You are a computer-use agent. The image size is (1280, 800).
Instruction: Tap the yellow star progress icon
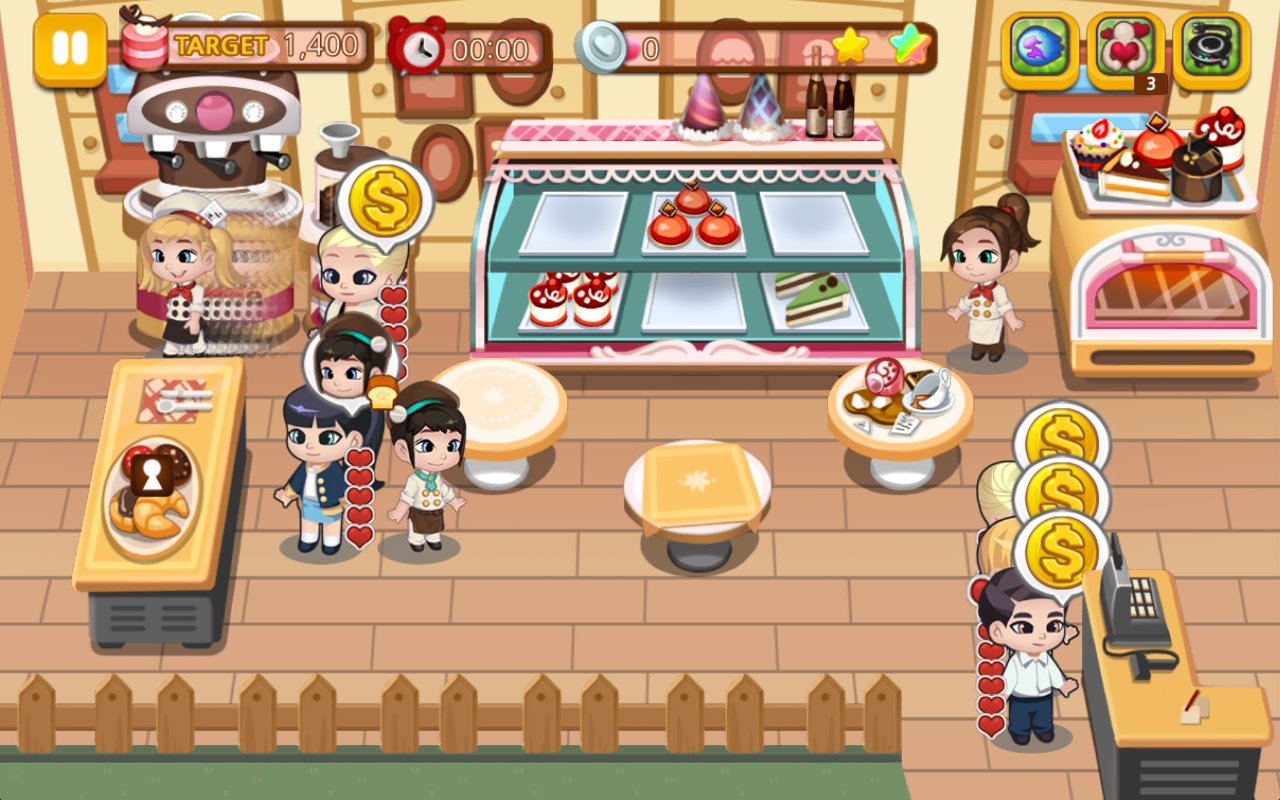pos(848,42)
